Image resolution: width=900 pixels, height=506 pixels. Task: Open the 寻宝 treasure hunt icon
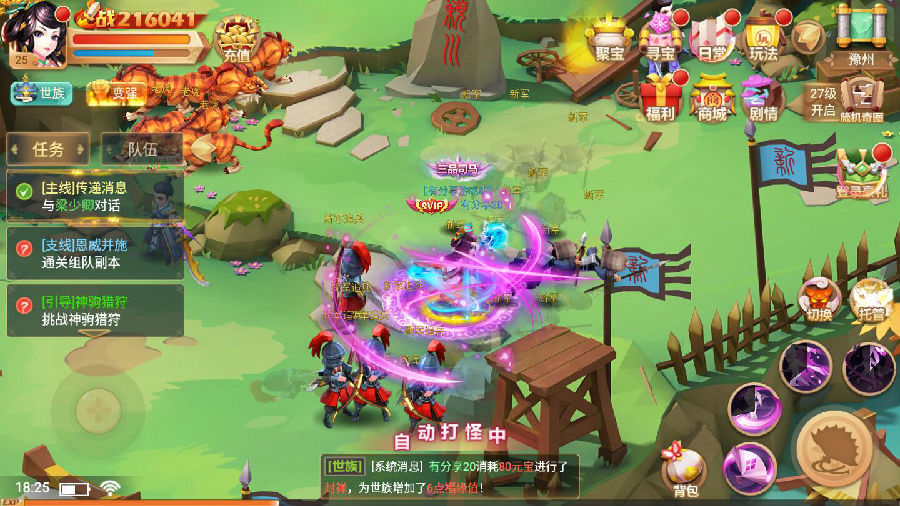click(661, 40)
